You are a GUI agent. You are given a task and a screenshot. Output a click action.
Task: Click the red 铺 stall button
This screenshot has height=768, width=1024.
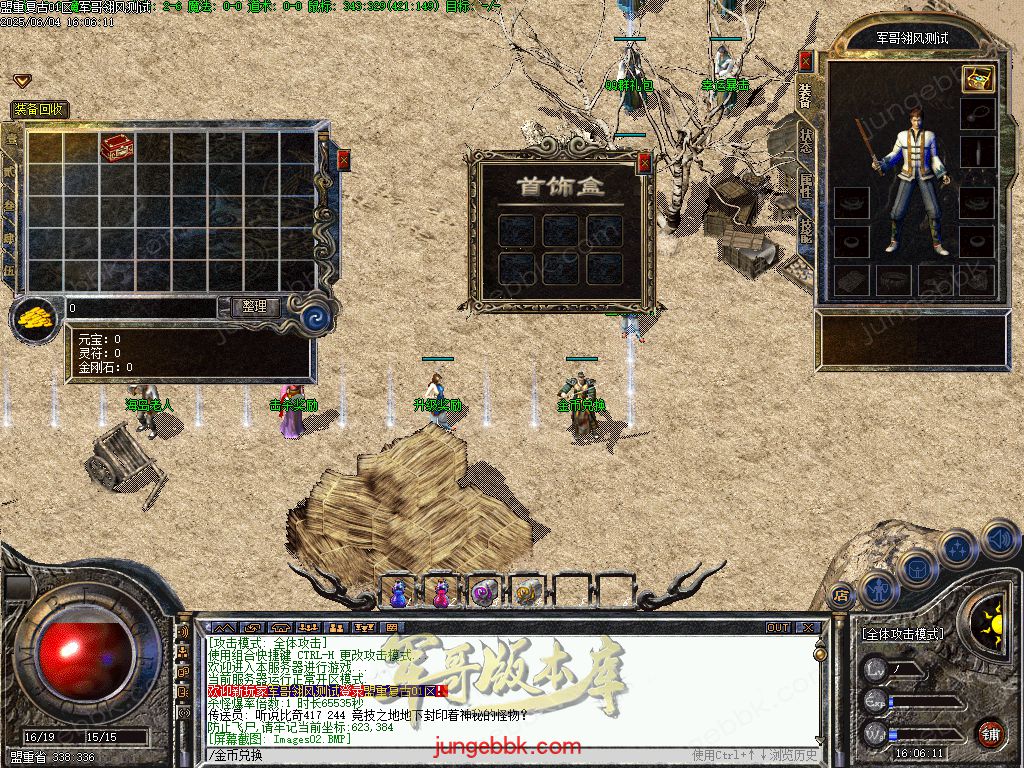click(989, 733)
